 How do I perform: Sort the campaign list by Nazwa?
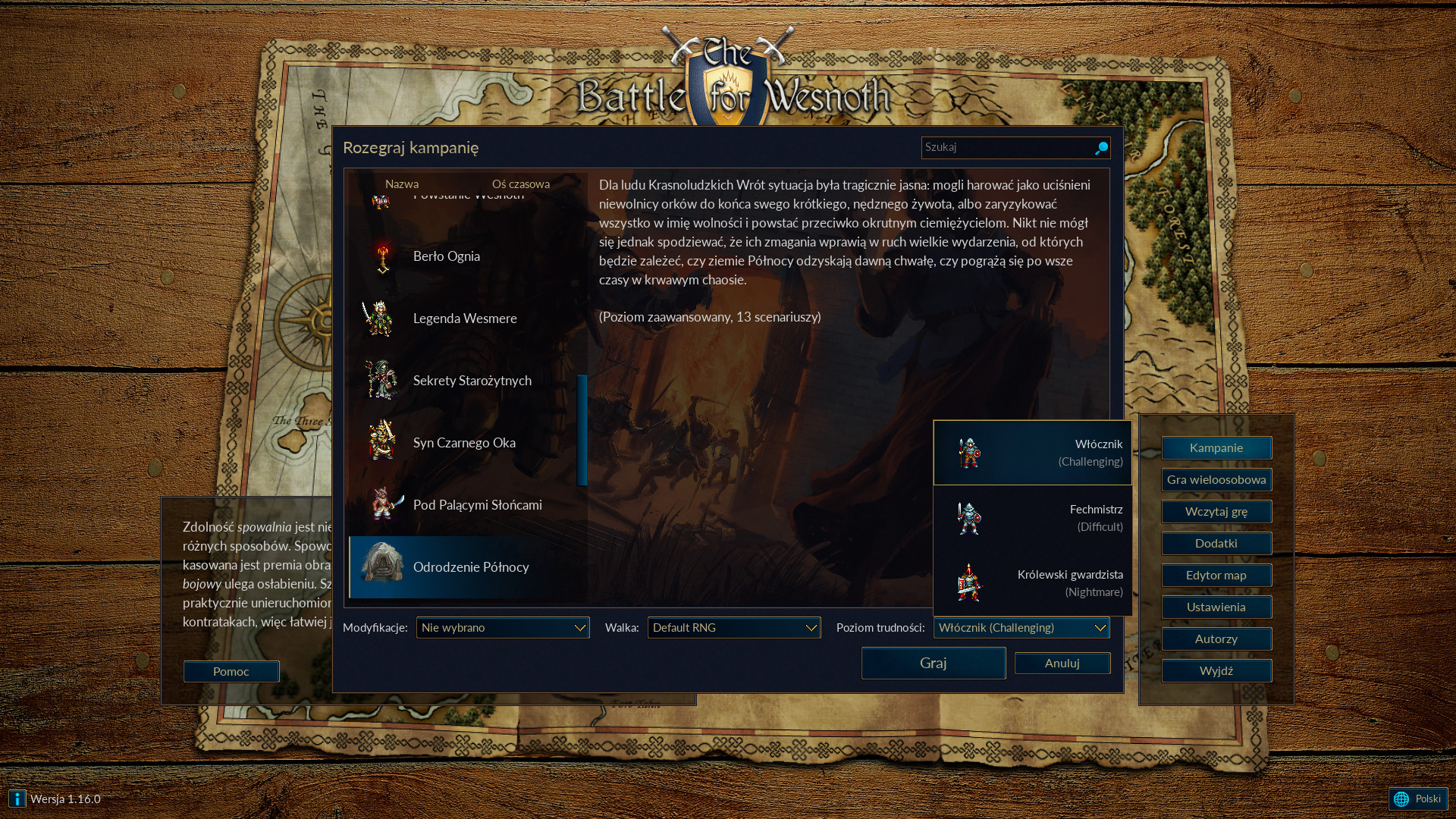pos(401,184)
